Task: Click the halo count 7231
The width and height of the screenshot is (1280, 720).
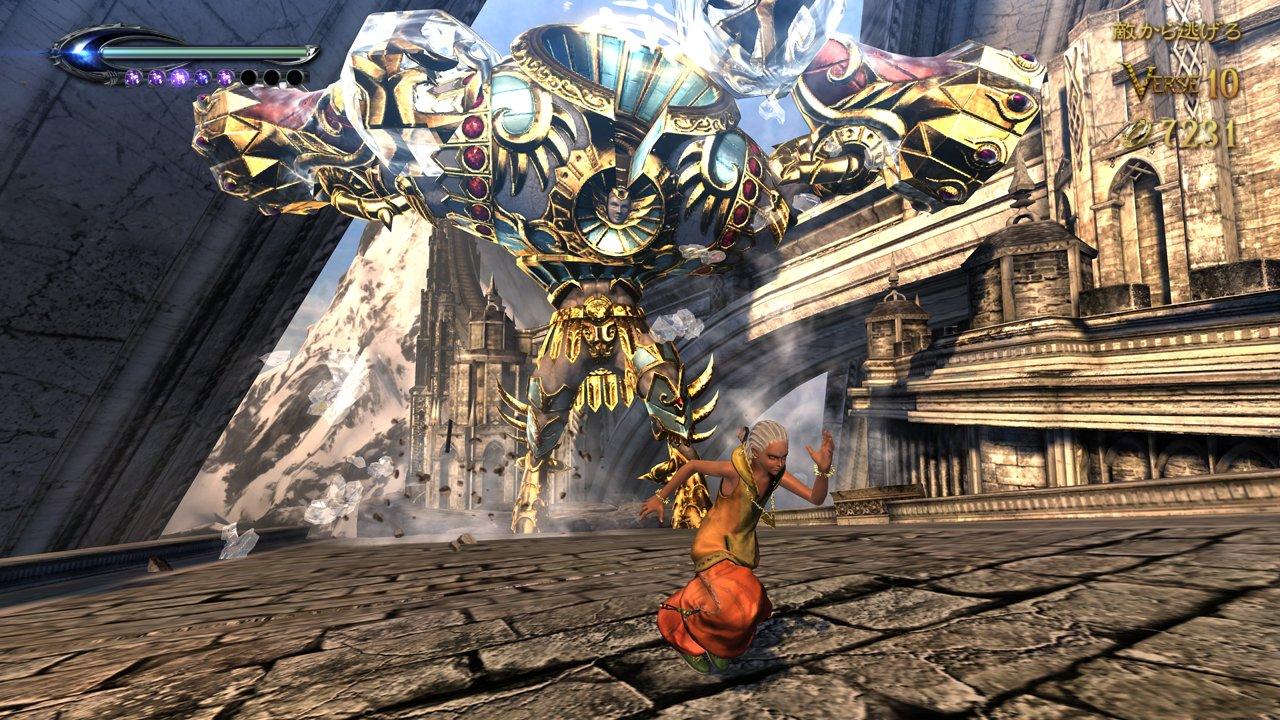Action: pos(1200,133)
